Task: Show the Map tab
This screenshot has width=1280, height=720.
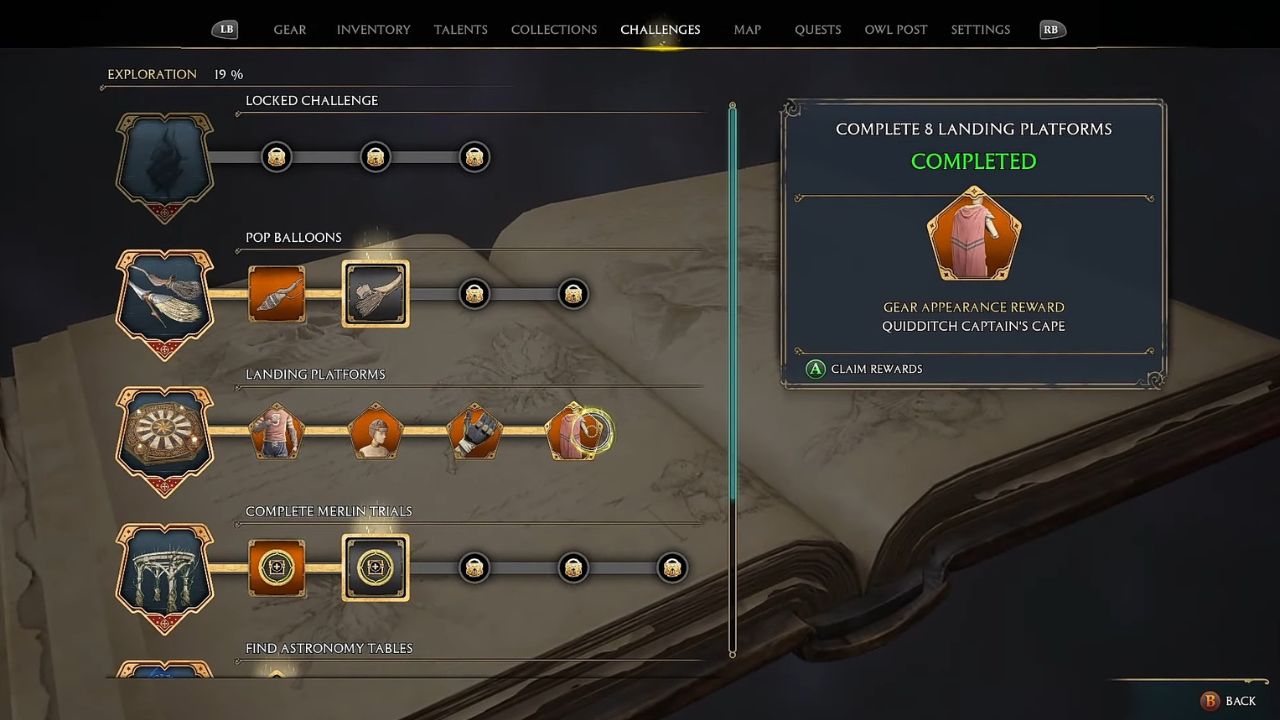Action: pyautogui.click(x=747, y=30)
